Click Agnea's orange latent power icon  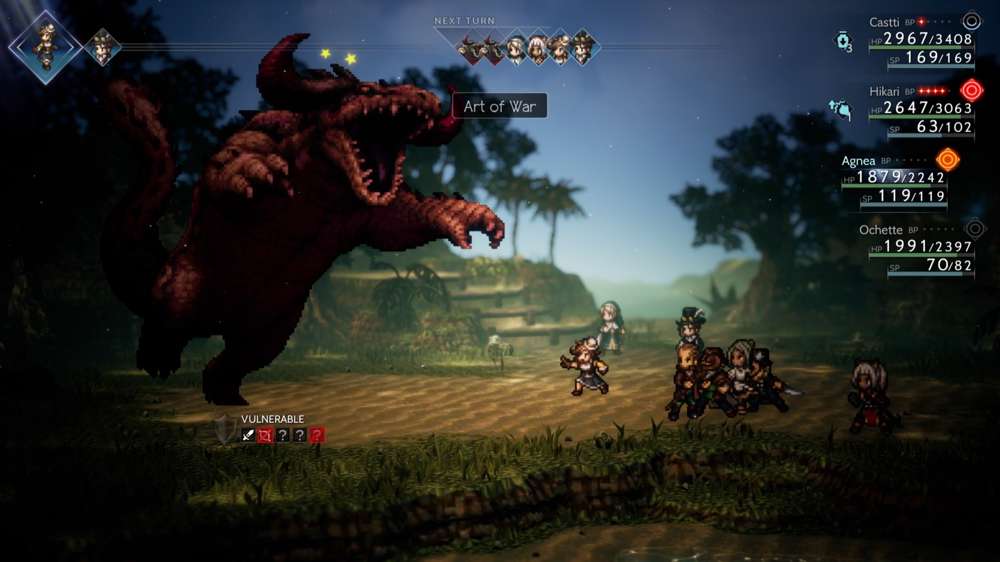point(947,159)
